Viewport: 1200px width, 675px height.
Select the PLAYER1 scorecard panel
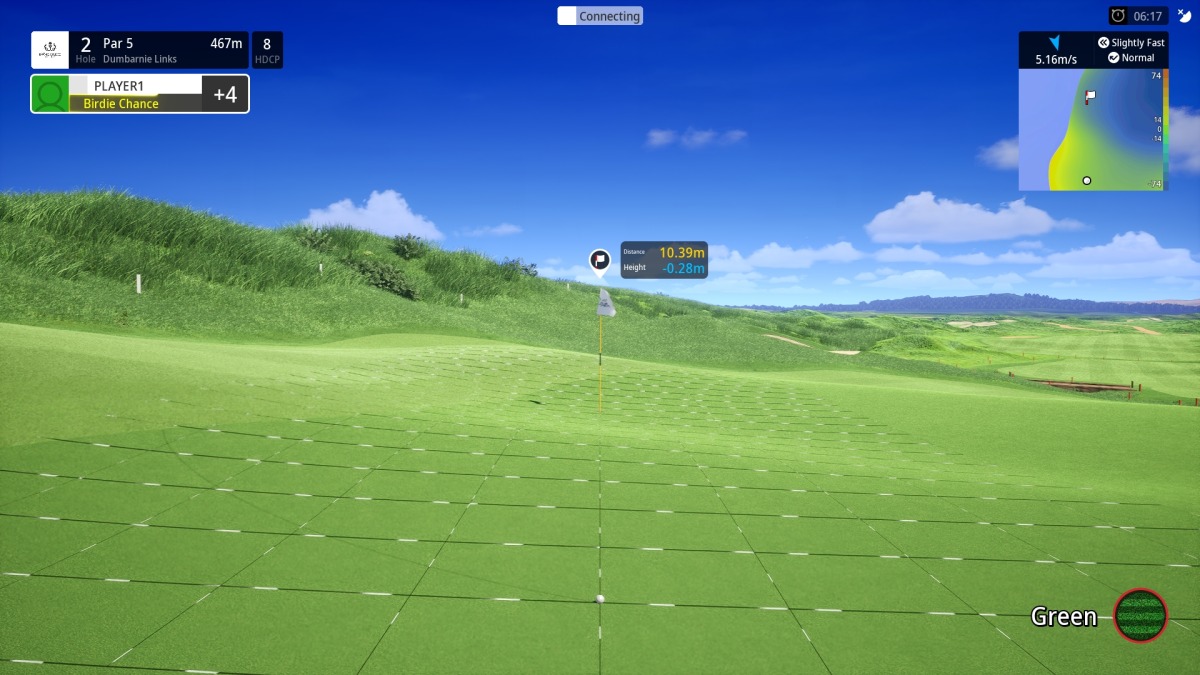(x=140, y=94)
